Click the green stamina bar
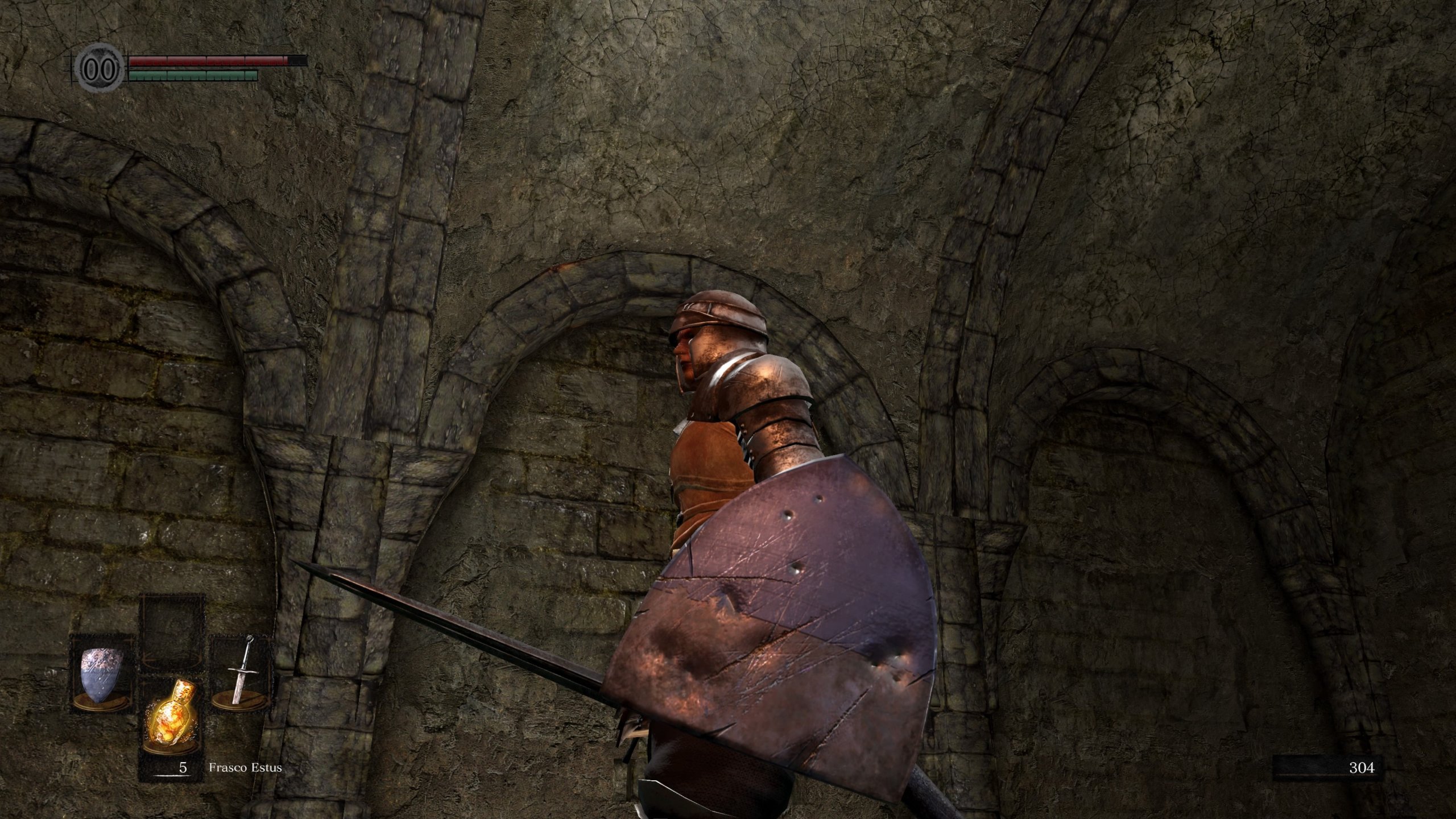Viewport: 1456px width, 819px height. (x=193, y=75)
